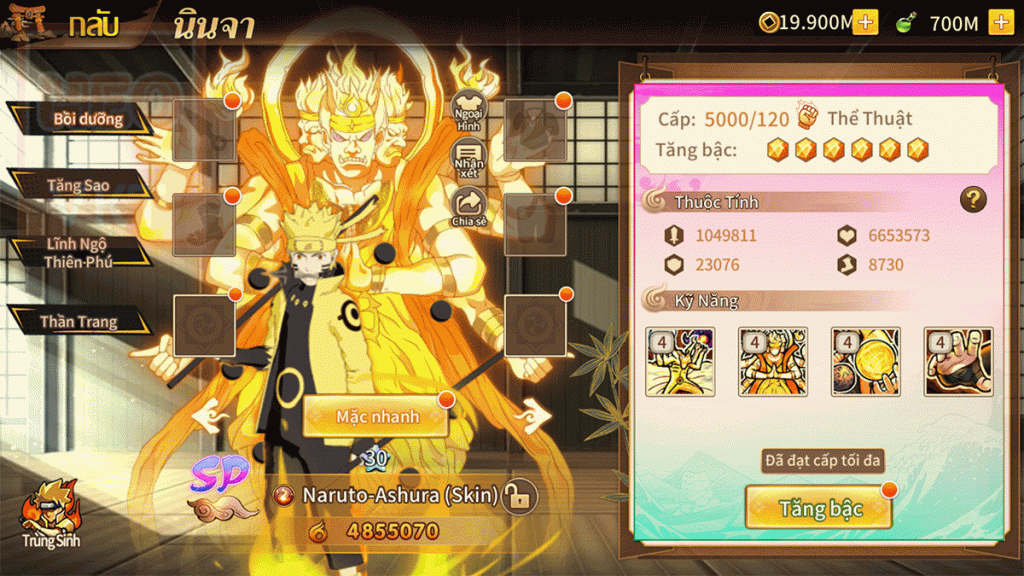View the golden sphere skill icon
This screenshot has width=1024, height=576.
coord(865,362)
